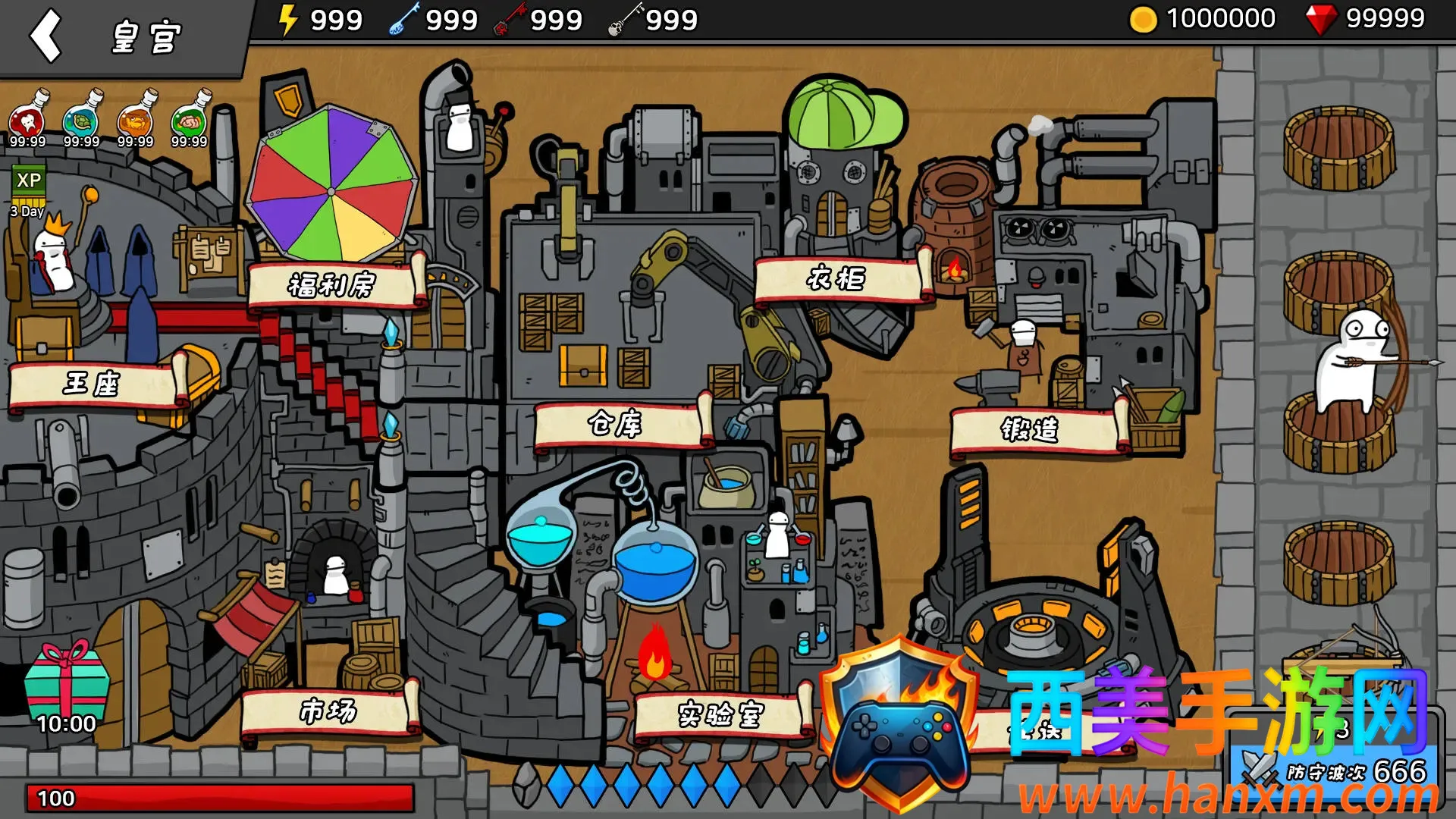The width and height of the screenshot is (1456, 819).
Task: Open the 衣柜 wardrobe banner
Action: (x=836, y=279)
